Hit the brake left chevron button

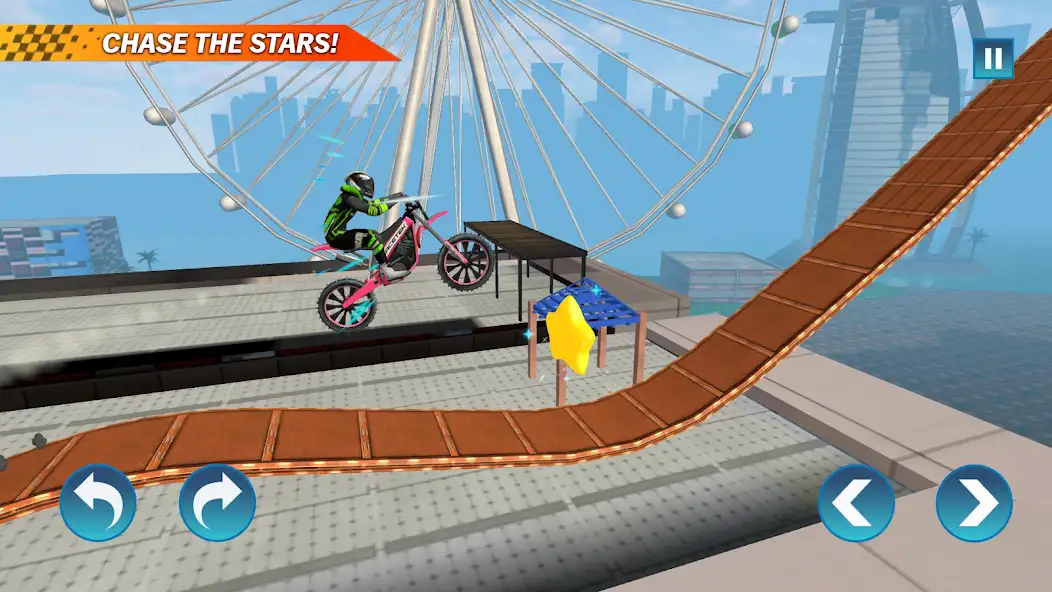856,502
